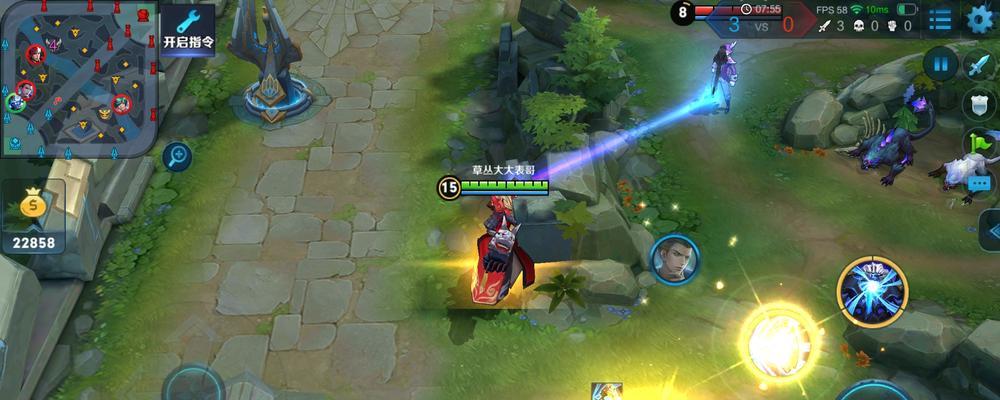This screenshot has width=1000, height=400.
Task: Open the scoreboard list menu
Action: point(940,18)
